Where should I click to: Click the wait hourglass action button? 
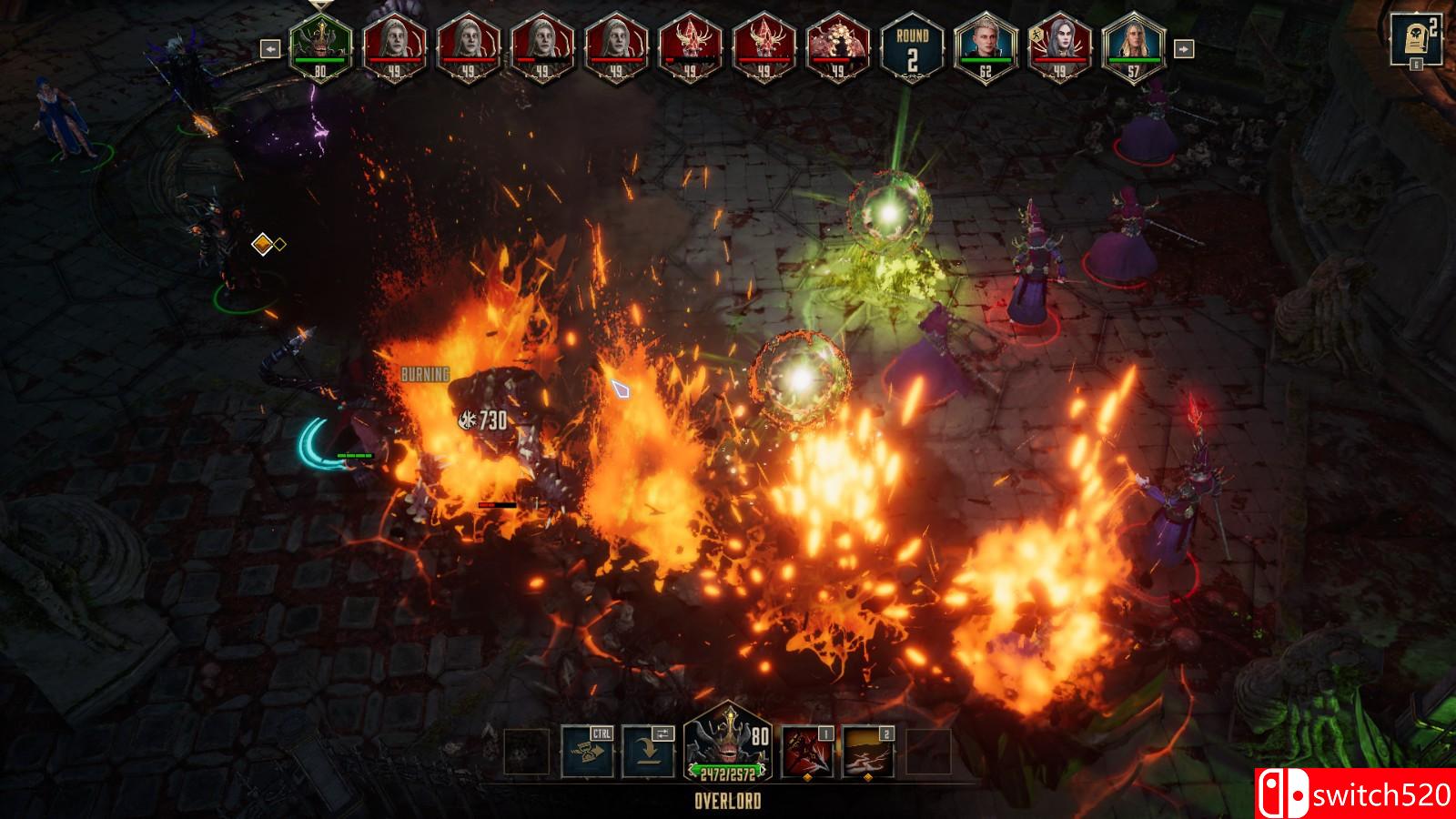click(x=587, y=752)
